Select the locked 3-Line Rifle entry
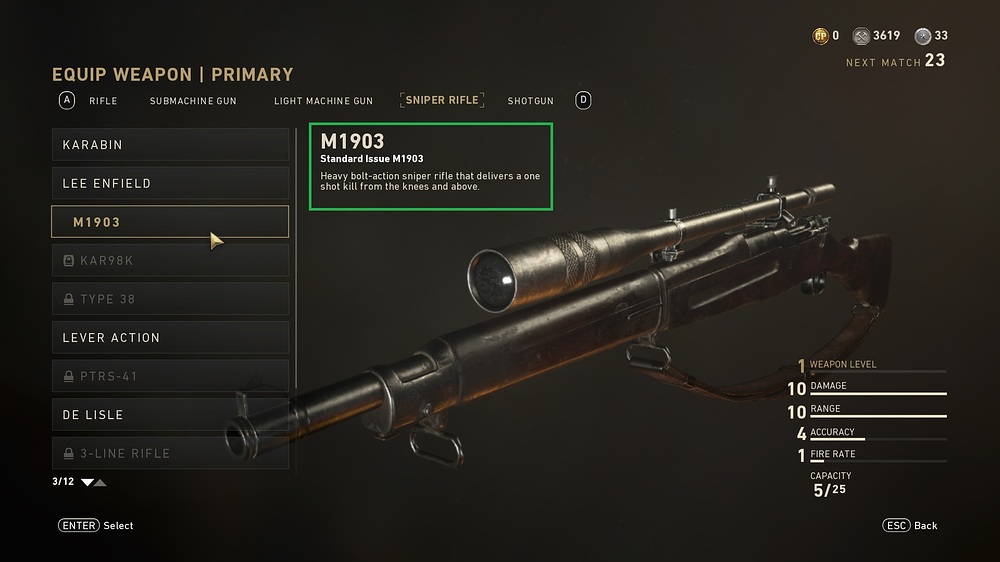Viewport: 1000px width, 562px height. coord(170,453)
